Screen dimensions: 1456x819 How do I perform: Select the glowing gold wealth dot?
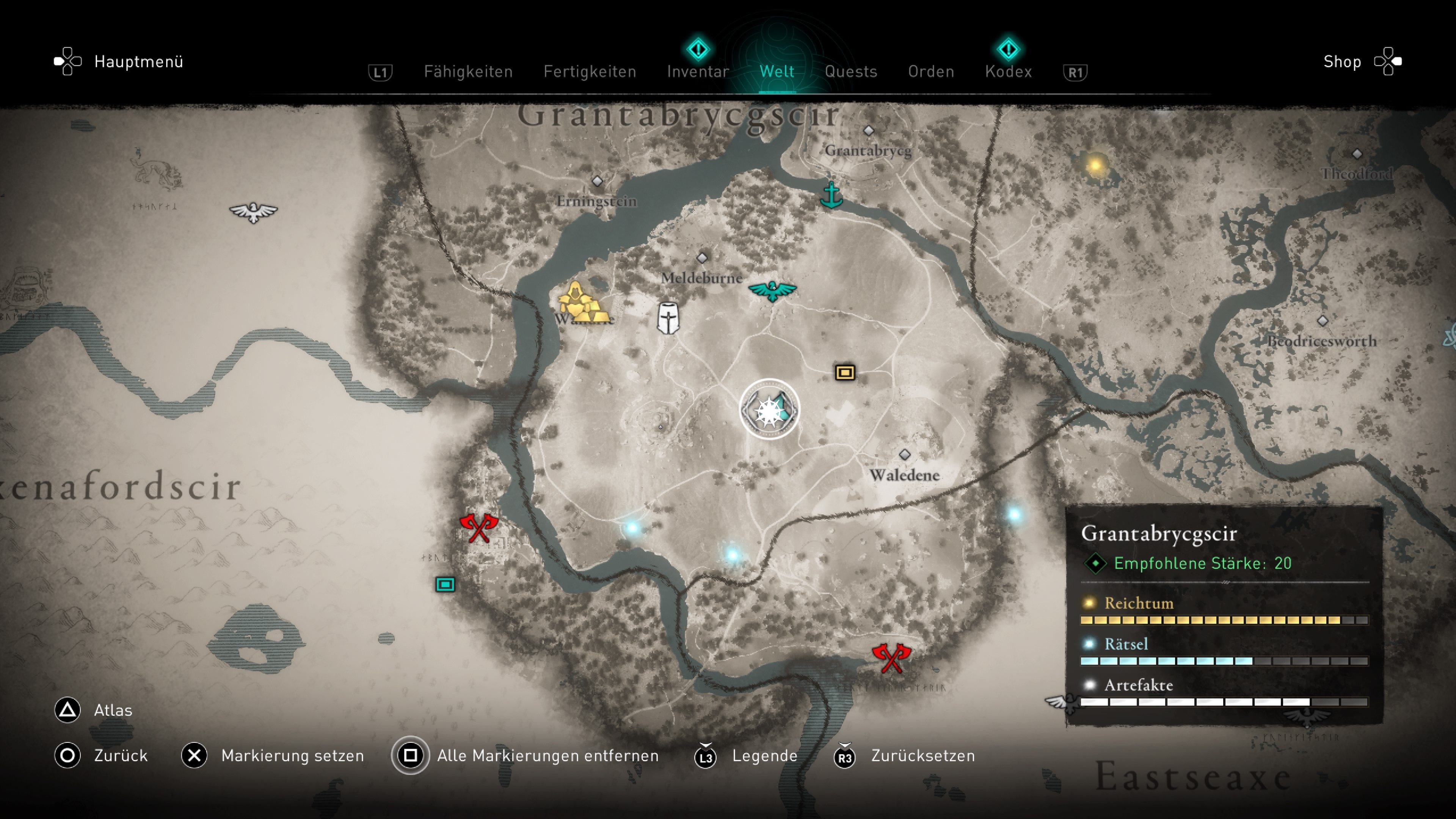pyautogui.click(x=1095, y=166)
